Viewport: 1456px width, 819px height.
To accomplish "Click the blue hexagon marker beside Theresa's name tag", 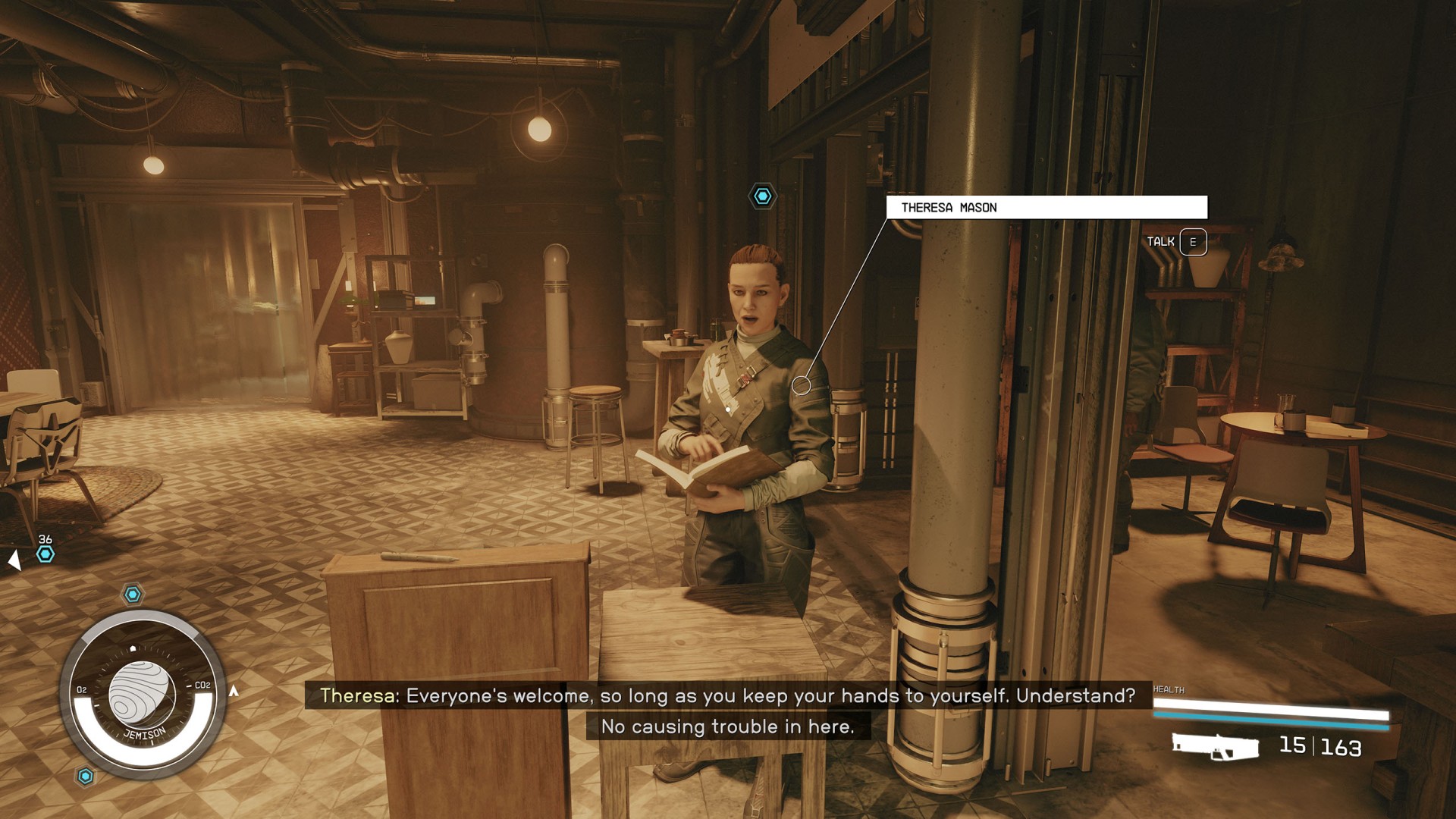I will point(762,196).
